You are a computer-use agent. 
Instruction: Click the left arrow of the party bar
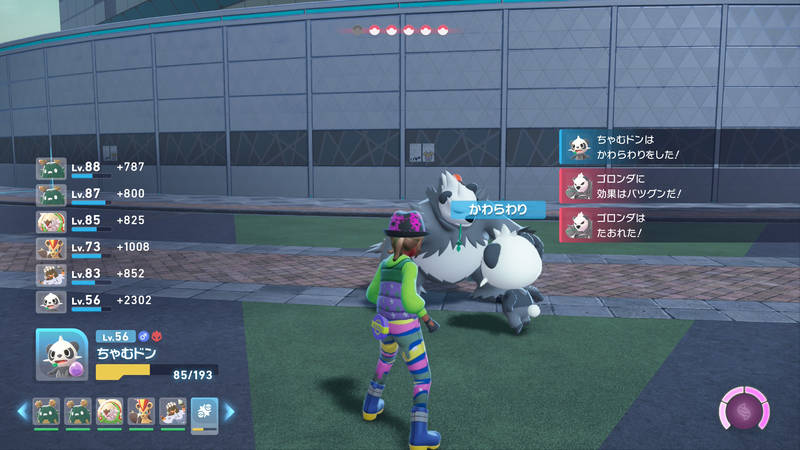21,411
